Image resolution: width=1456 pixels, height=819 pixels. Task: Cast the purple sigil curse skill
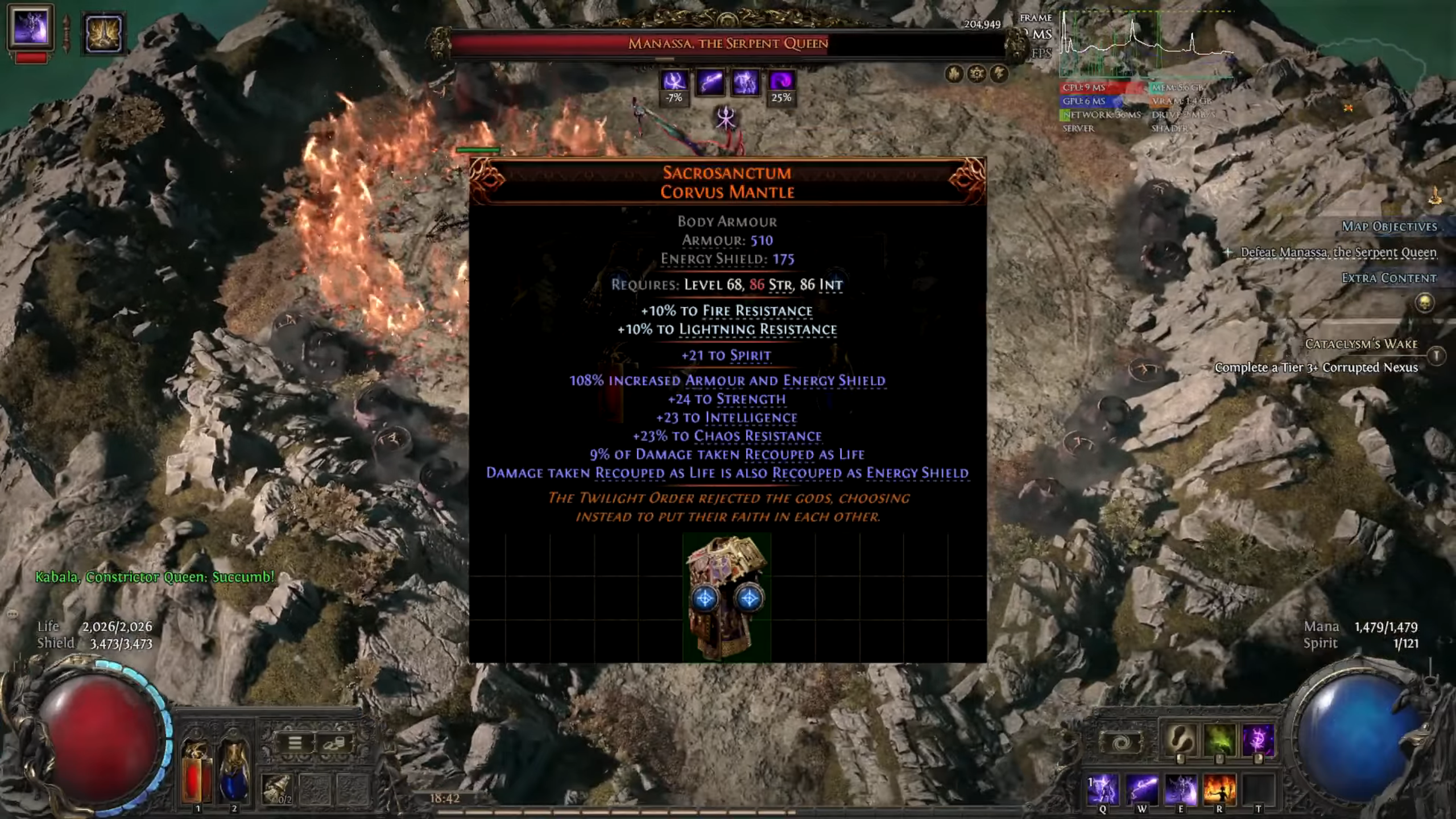[x=1259, y=741]
